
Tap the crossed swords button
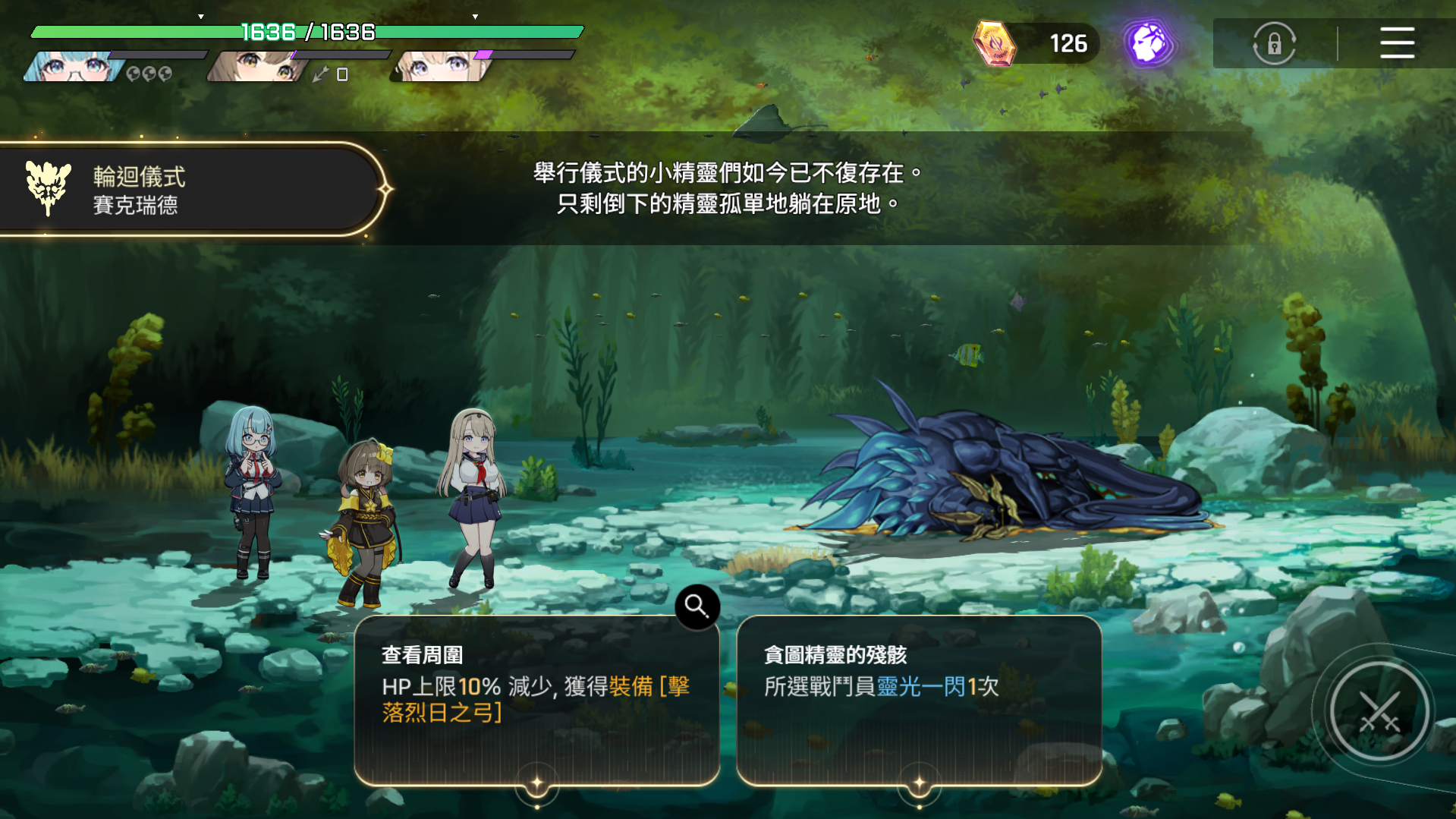(x=1379, y=712)
